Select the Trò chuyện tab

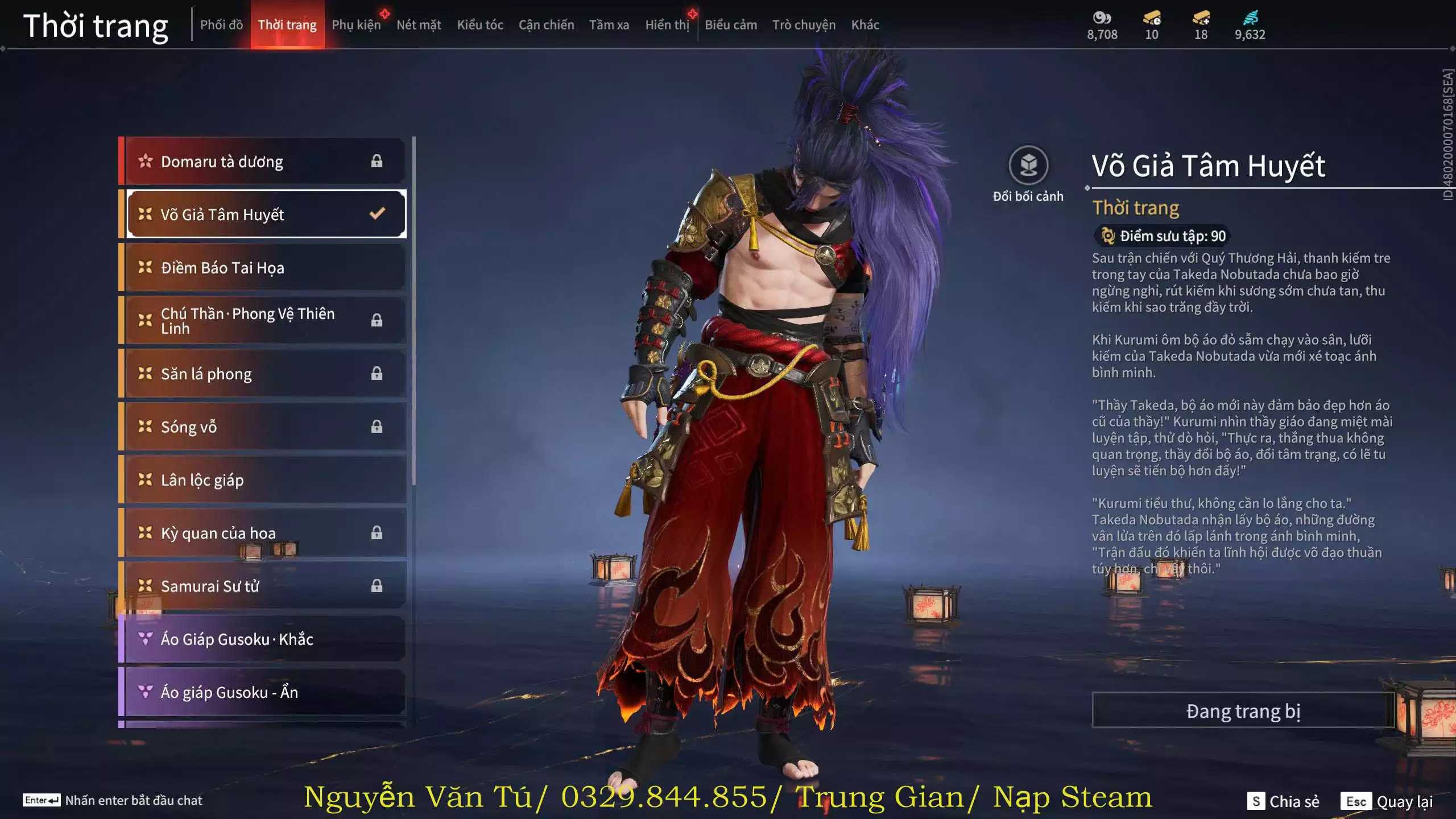(x=804, y=25)
